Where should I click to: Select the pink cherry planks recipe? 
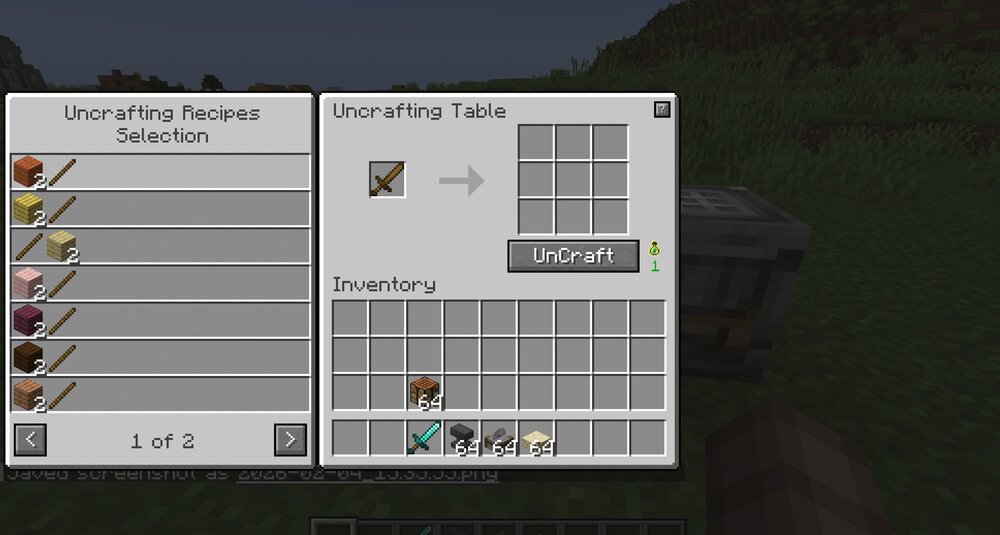point(161,284)
